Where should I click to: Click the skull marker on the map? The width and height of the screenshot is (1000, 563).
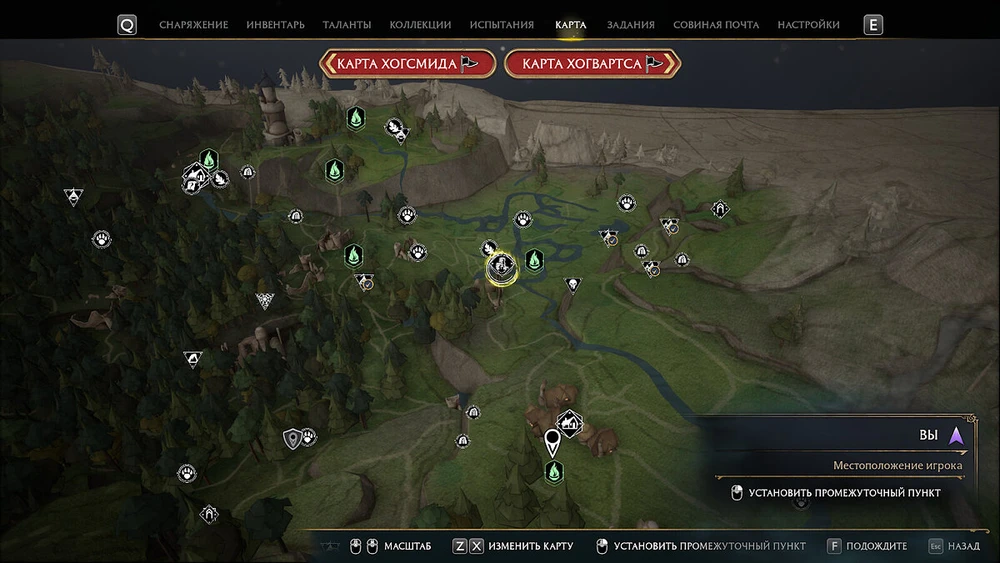[x=572, y=285]
